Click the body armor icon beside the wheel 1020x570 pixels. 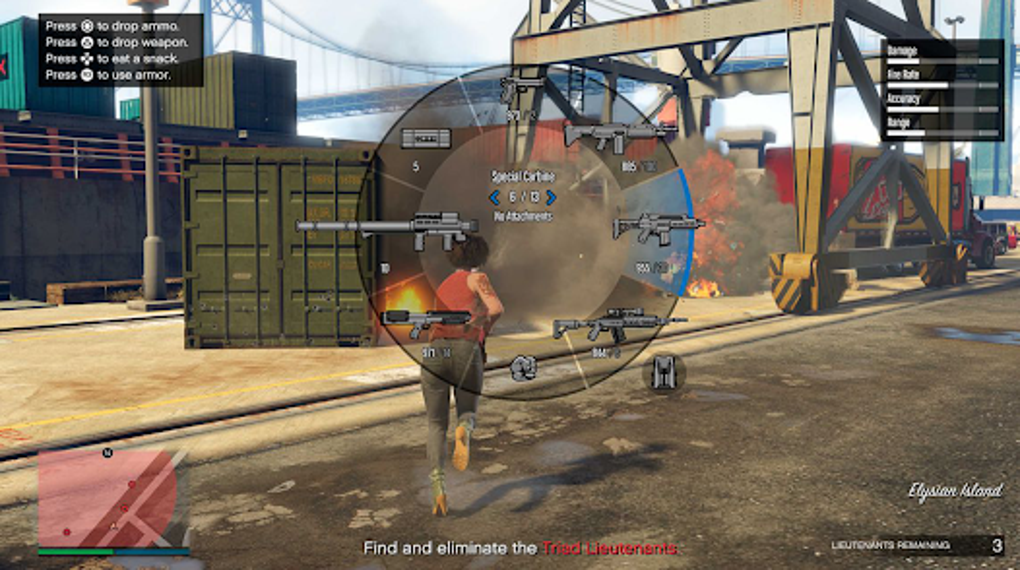pyautogui.click(x=663, y=373)
